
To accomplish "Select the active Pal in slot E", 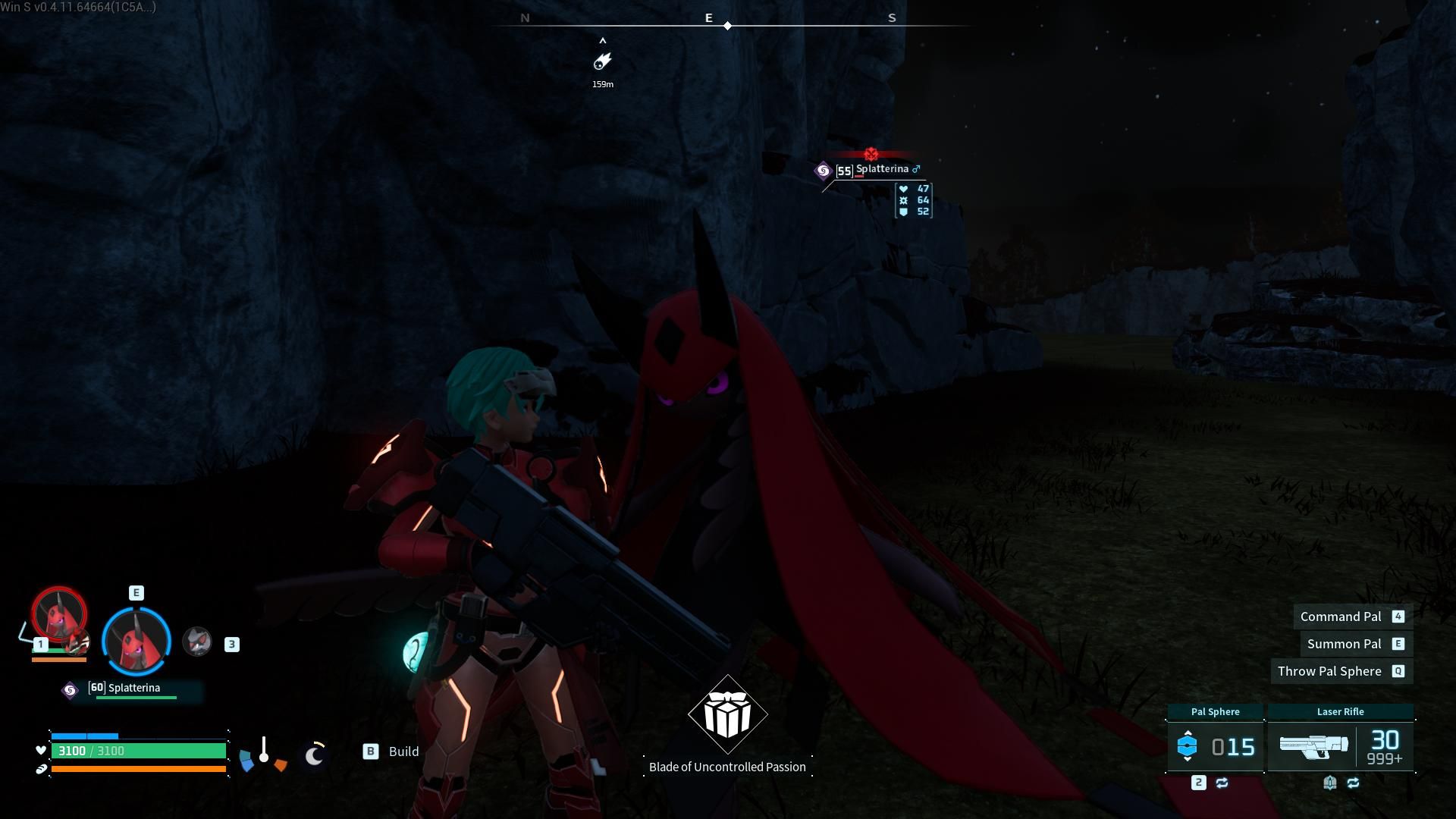I will (136, 642).
